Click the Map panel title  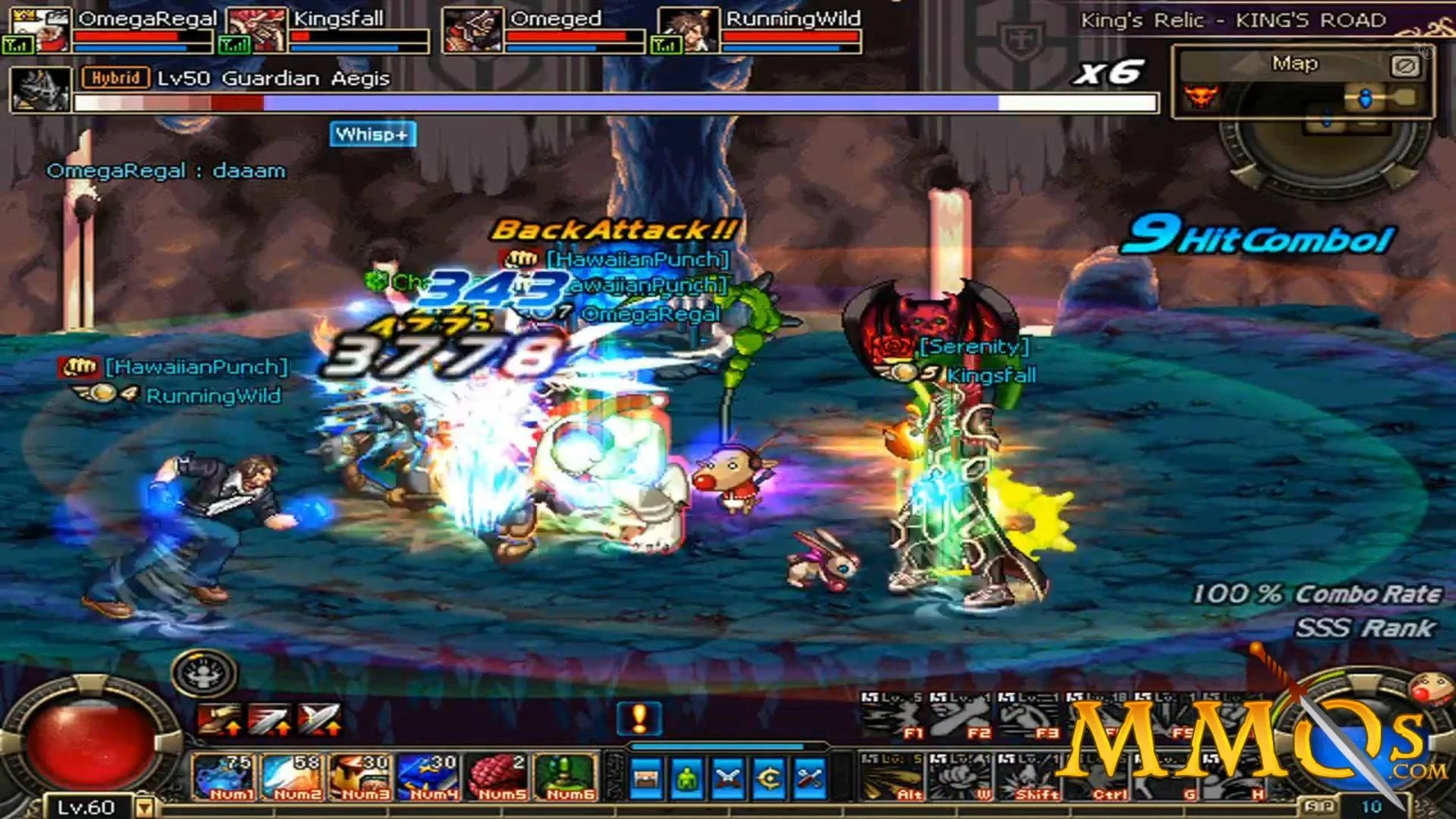pos(1294,64)
